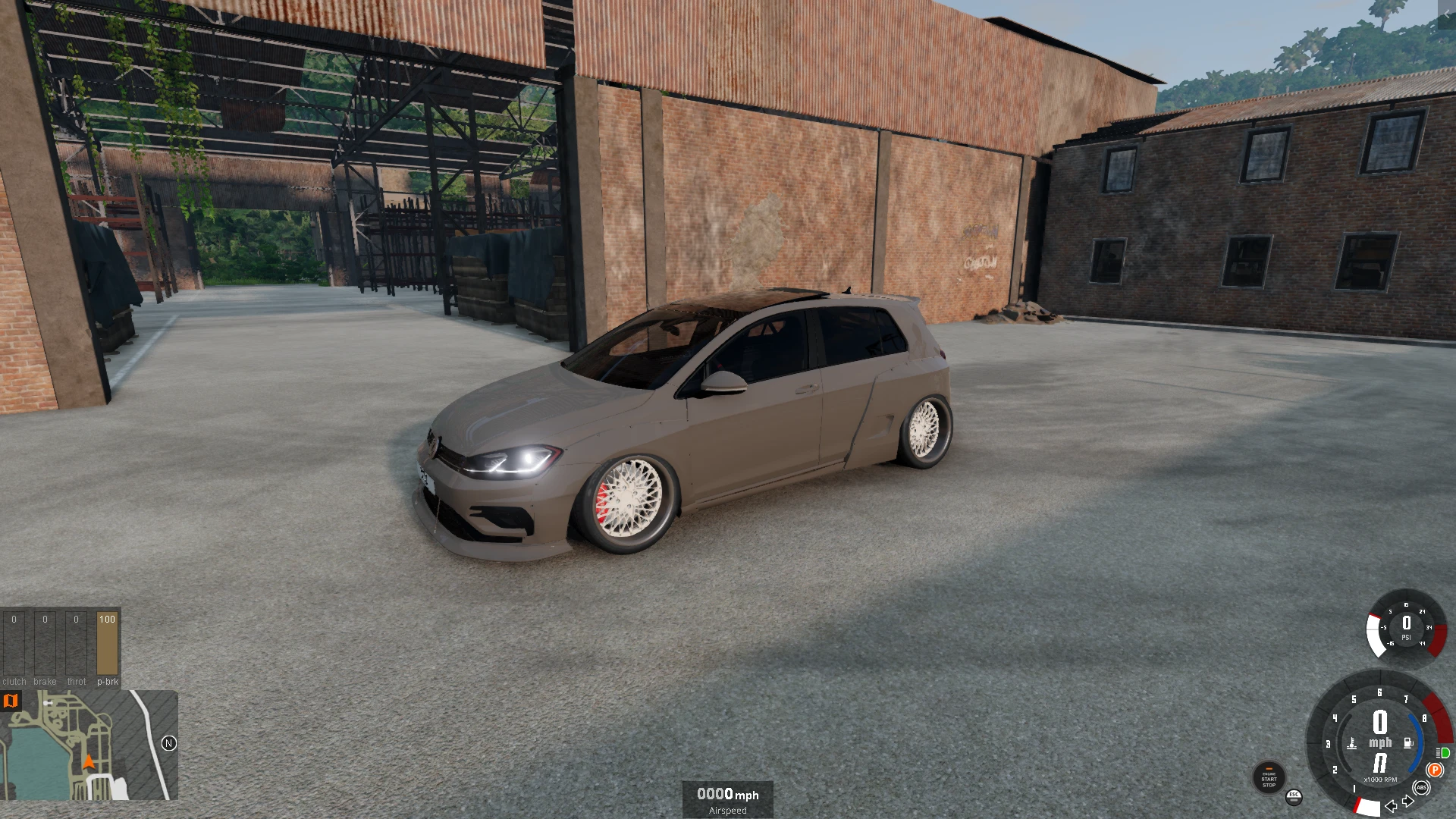Click the fuel pump icon on the tachometer
1456x819 pixels.
coord(1407,742)
